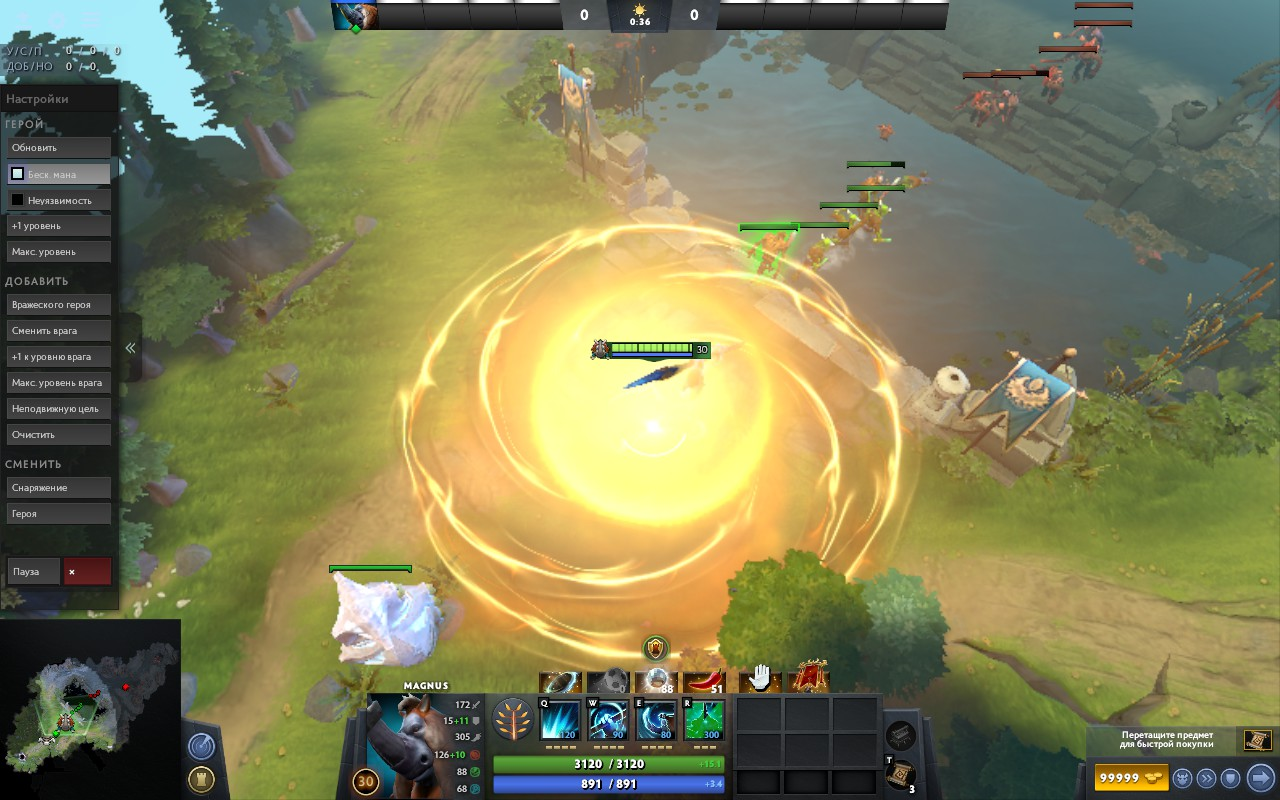Close the demo with the red X button

[87, 572]
